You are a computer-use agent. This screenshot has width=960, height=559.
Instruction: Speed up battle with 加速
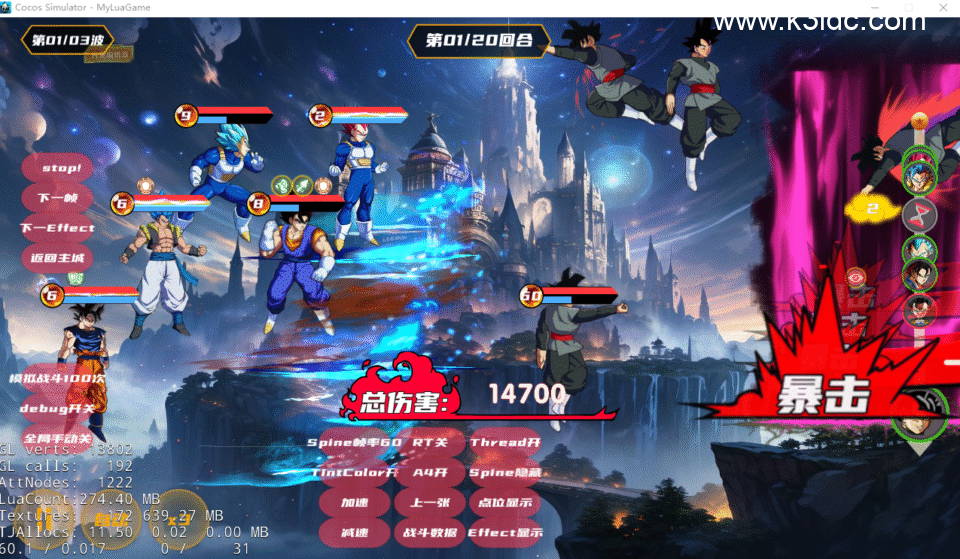click(x=354, y=502)
